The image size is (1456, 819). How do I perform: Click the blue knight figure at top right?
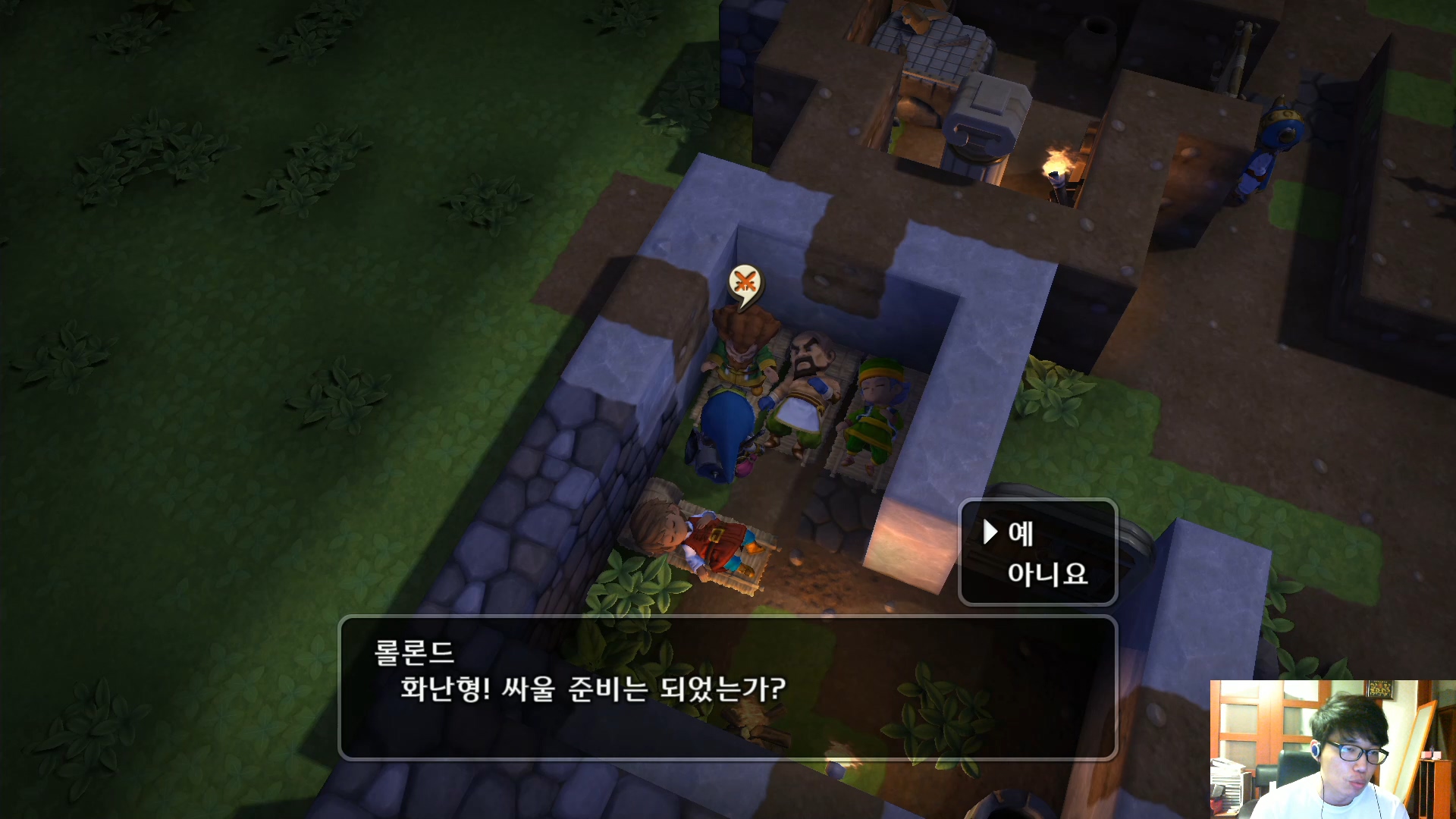coord(1282,136)
